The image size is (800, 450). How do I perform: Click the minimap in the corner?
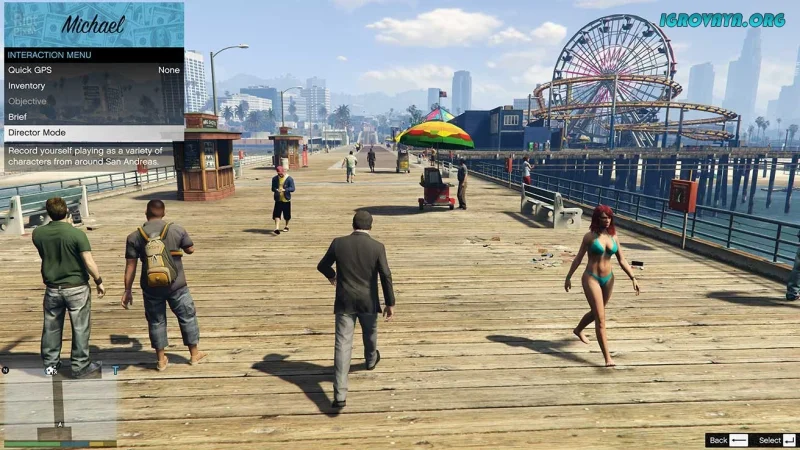59,402
